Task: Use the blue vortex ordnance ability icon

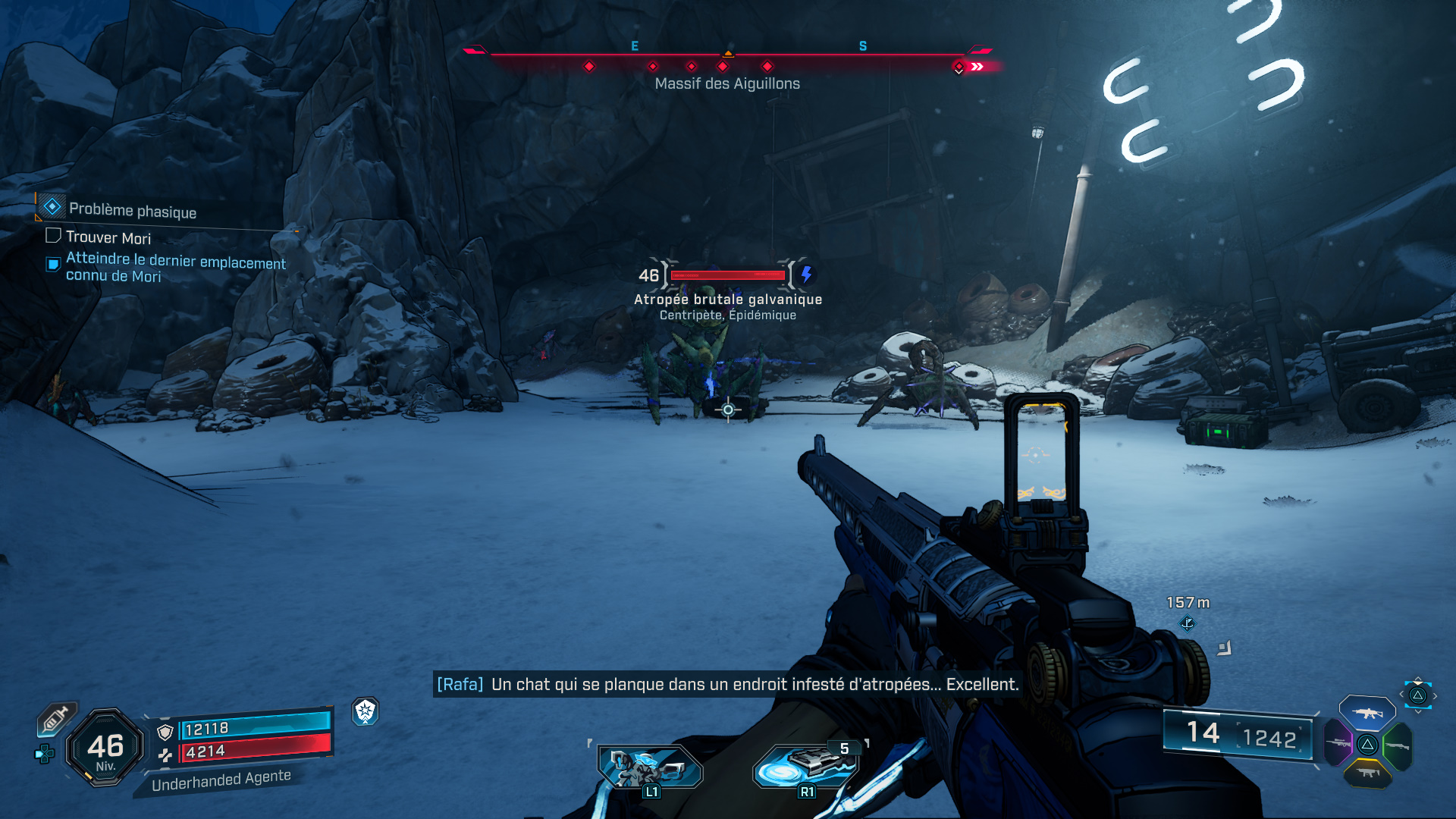Action: click(x=807, y=766)
